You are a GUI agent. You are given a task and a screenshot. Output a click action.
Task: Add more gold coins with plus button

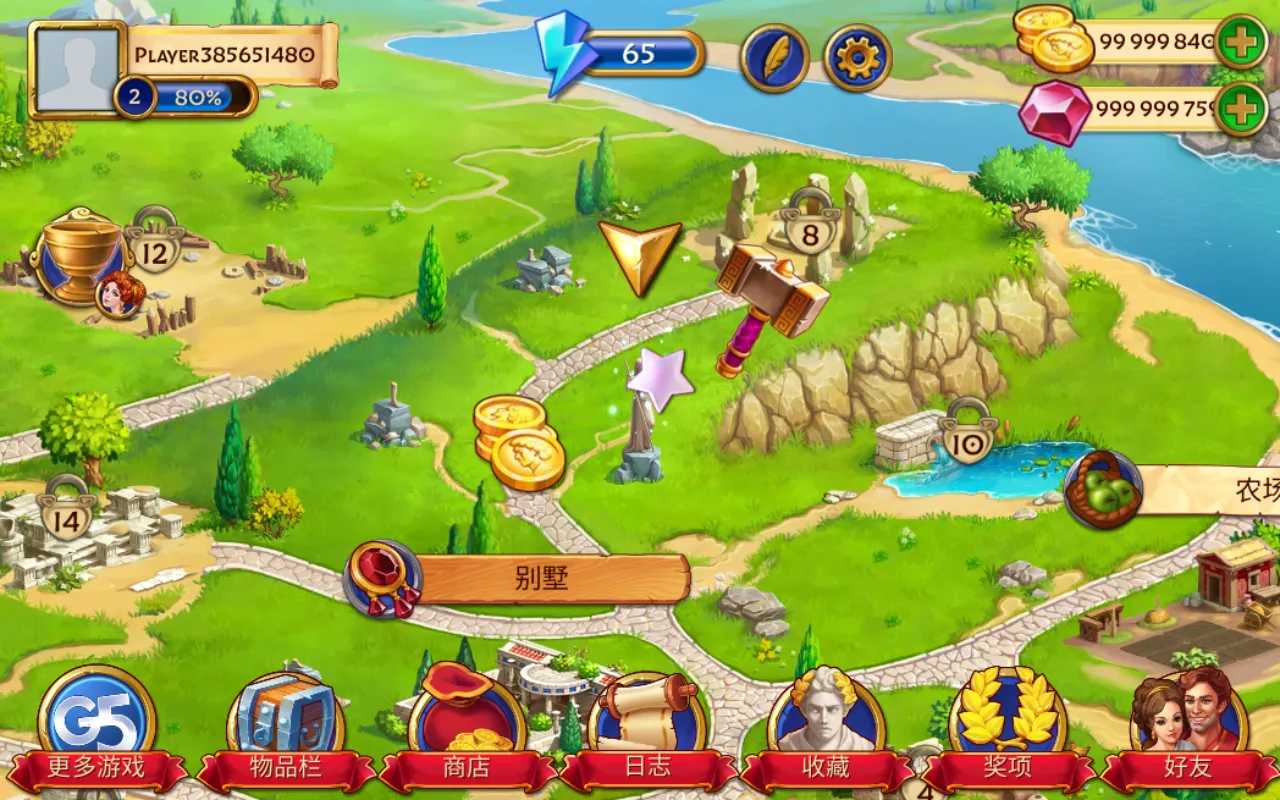1242,42
